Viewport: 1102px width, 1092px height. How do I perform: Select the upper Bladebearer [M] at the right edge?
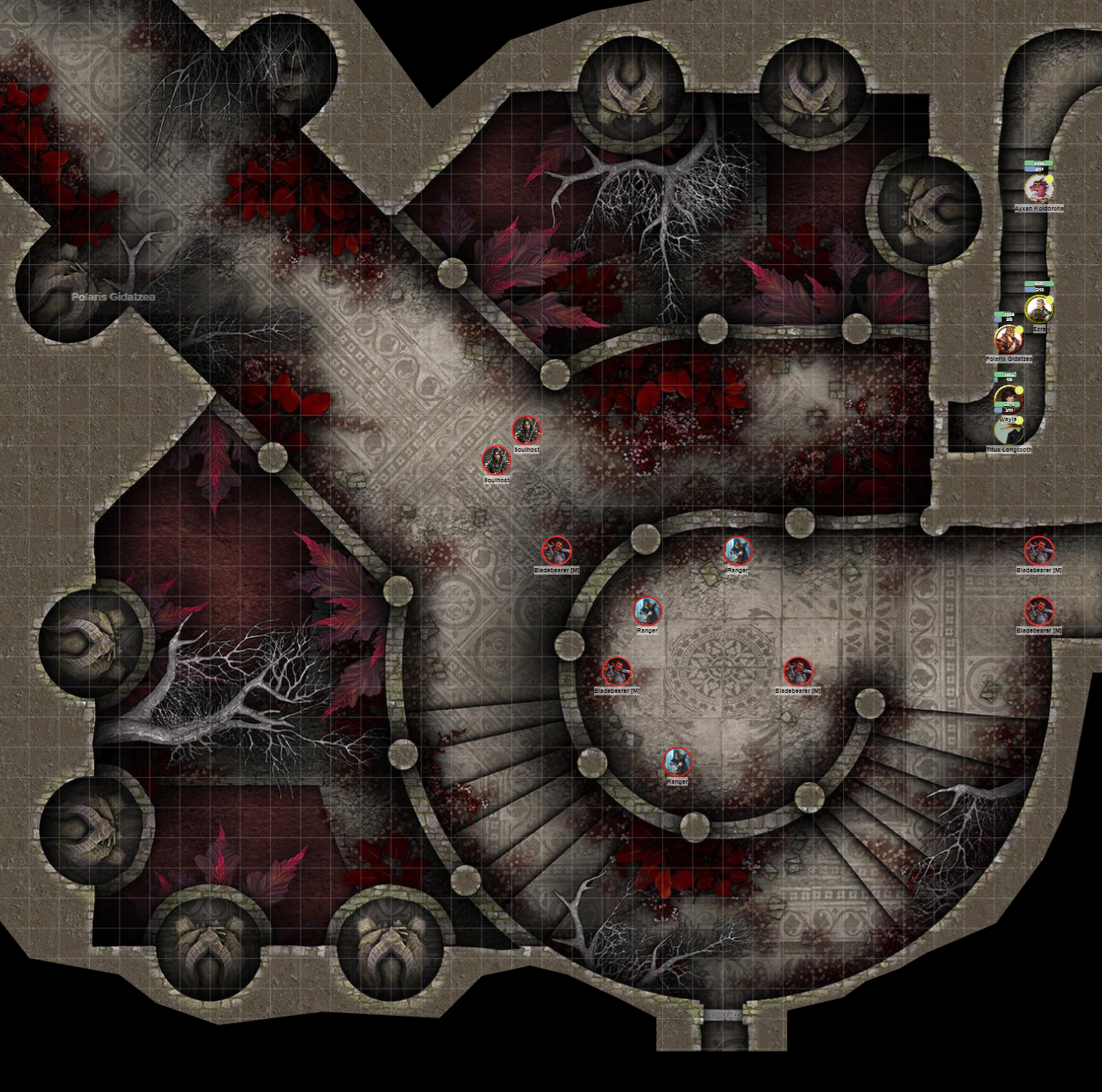[x=1039, y=550]
